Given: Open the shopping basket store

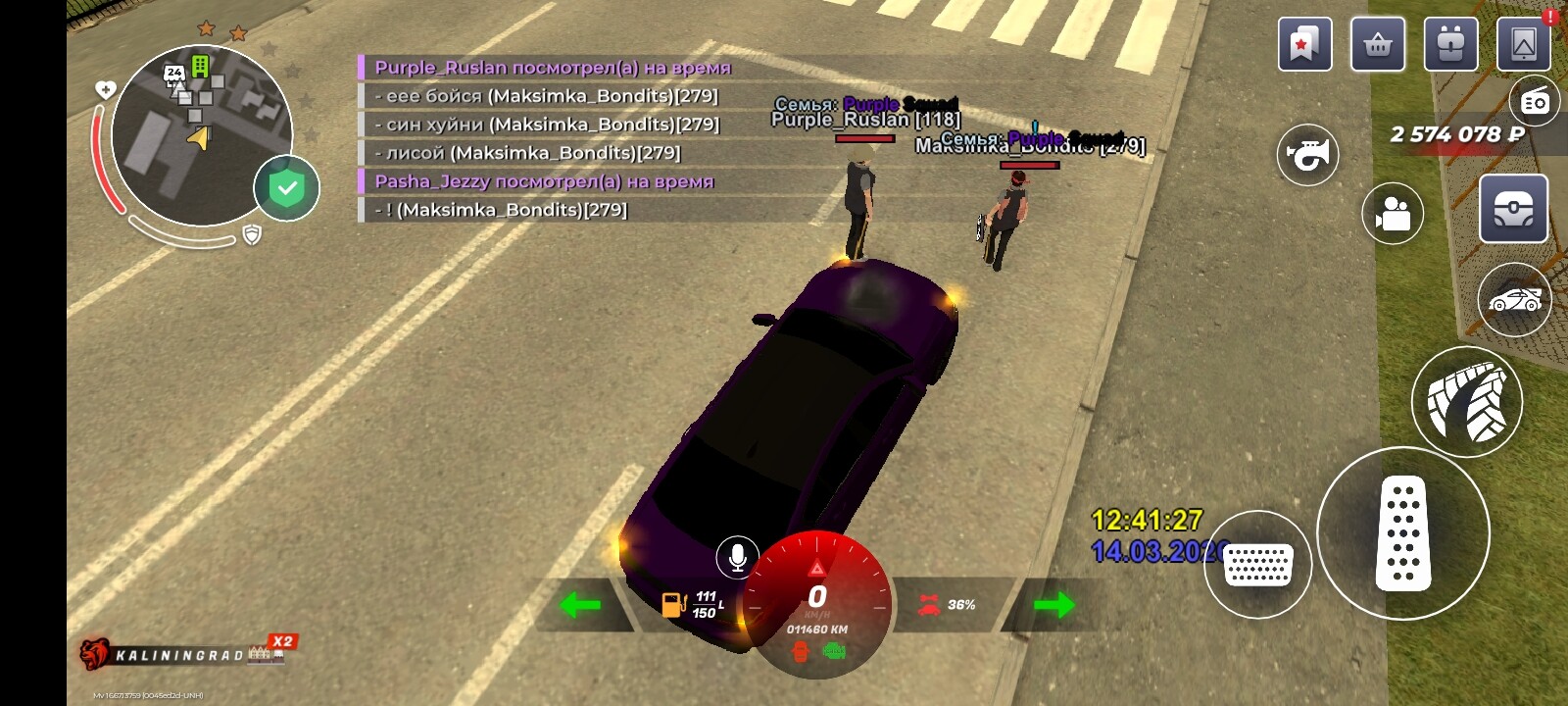Looking at the screenshot, I should point(1378,44).
